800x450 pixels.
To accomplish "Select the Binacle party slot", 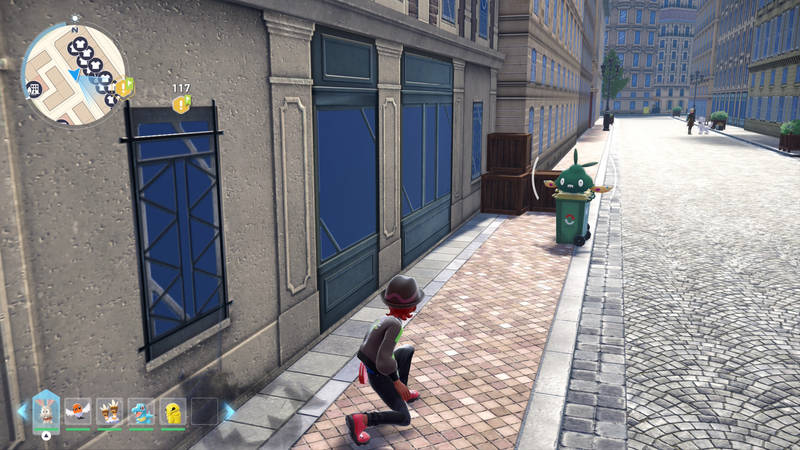I will 110,411.
